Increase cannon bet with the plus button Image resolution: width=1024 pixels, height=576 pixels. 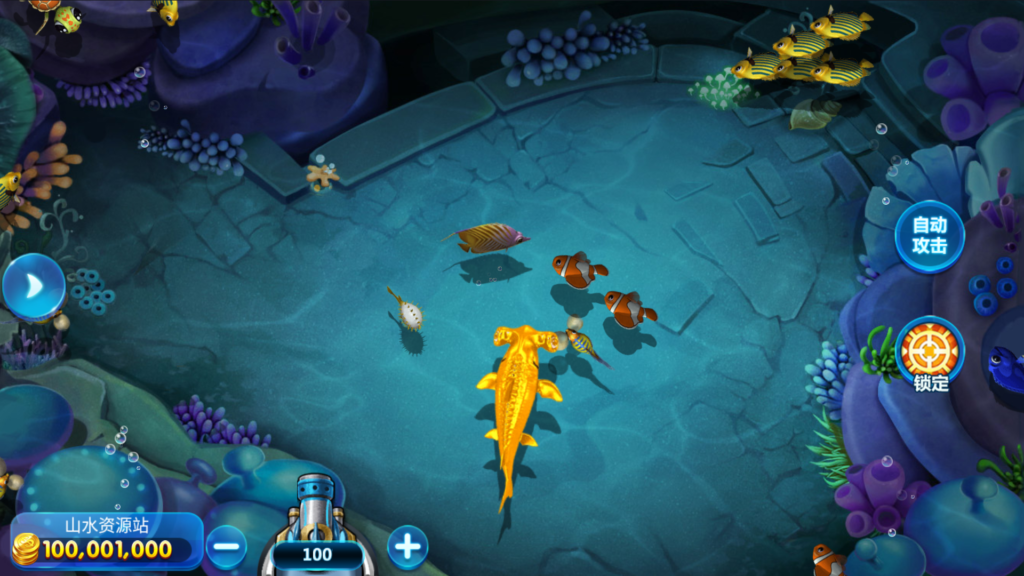pyautogui.click(x=407, y=546)
